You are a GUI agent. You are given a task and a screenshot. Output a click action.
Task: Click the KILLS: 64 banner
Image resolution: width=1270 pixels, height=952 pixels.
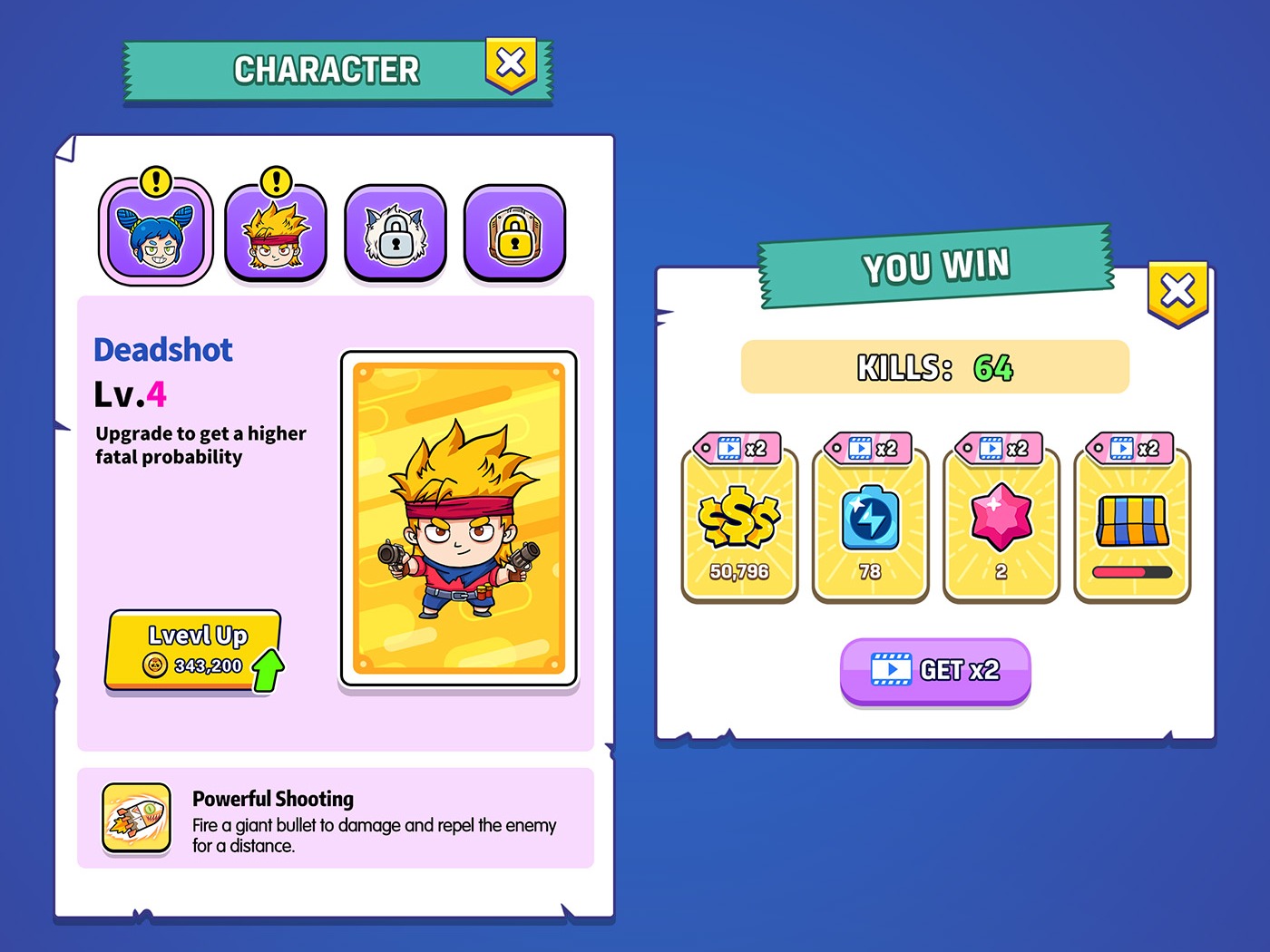click(x=934, y=366)
